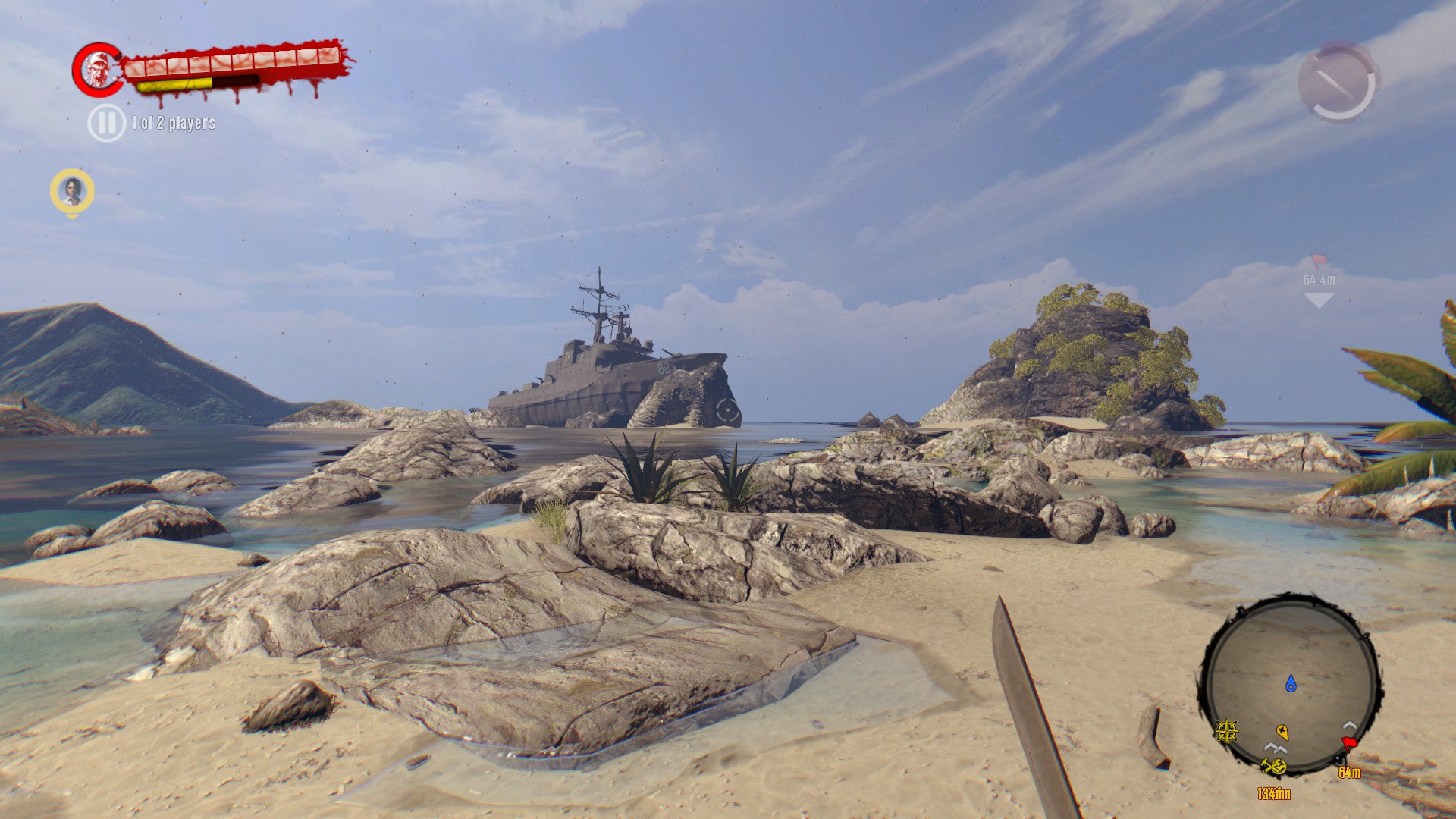The image size is (1456, 819).
Task: Click the yellow compass rose on the minimap
Action: pyautogui.click(x=1226, y=732)
